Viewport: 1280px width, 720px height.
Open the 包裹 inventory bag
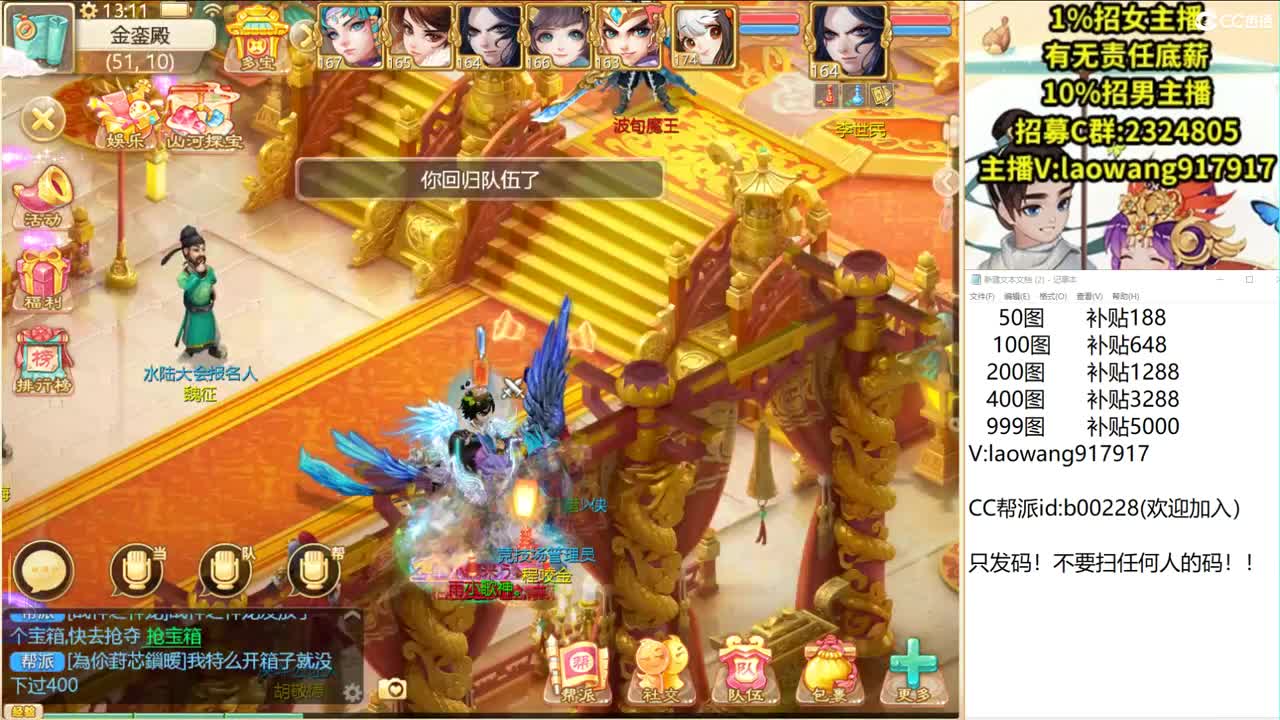(x=830, y=666)
